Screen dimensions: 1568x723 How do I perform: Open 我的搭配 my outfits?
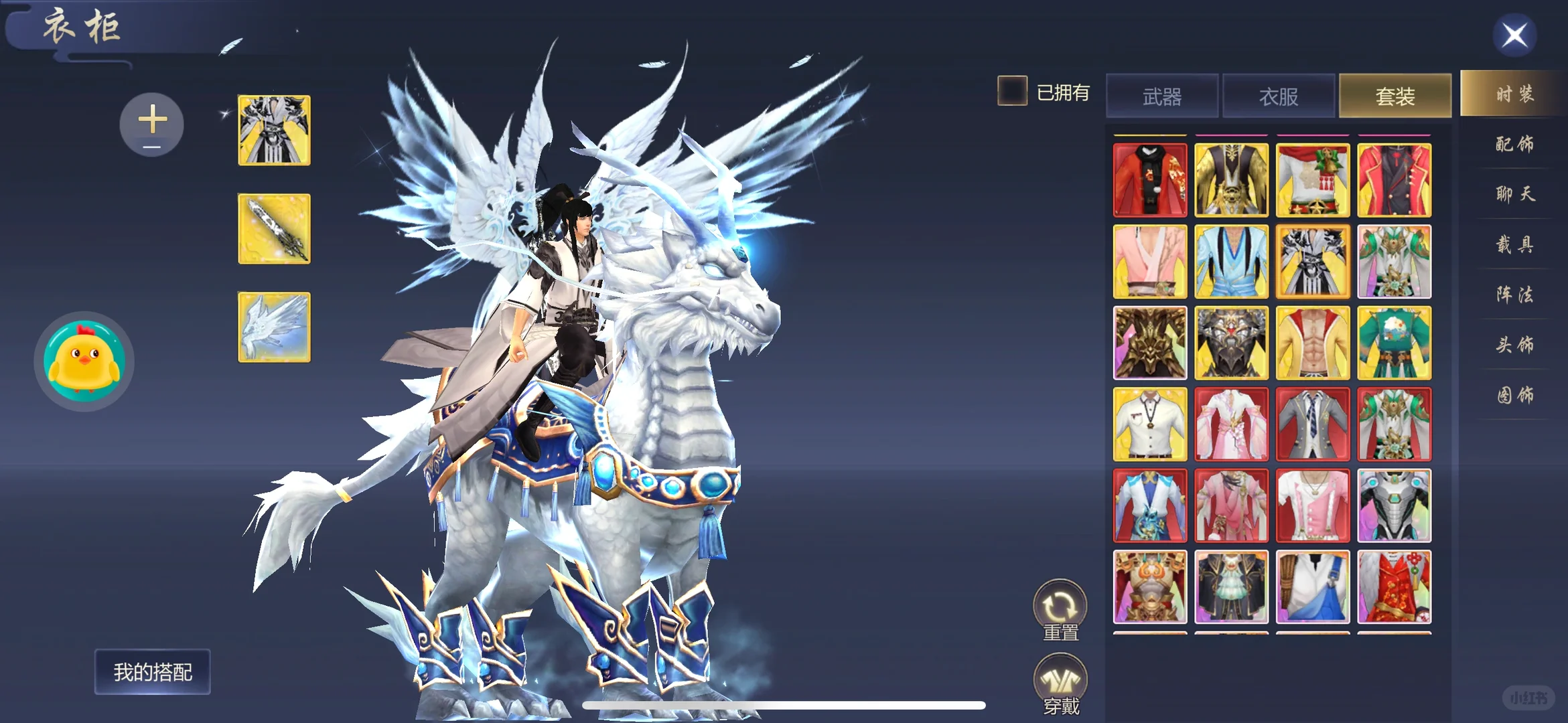[x=153, y=671]
